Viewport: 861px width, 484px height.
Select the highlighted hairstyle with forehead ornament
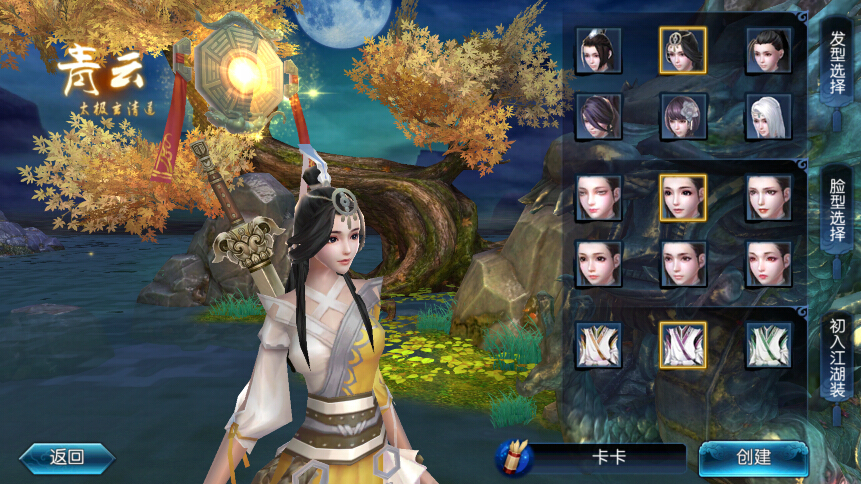683,50
